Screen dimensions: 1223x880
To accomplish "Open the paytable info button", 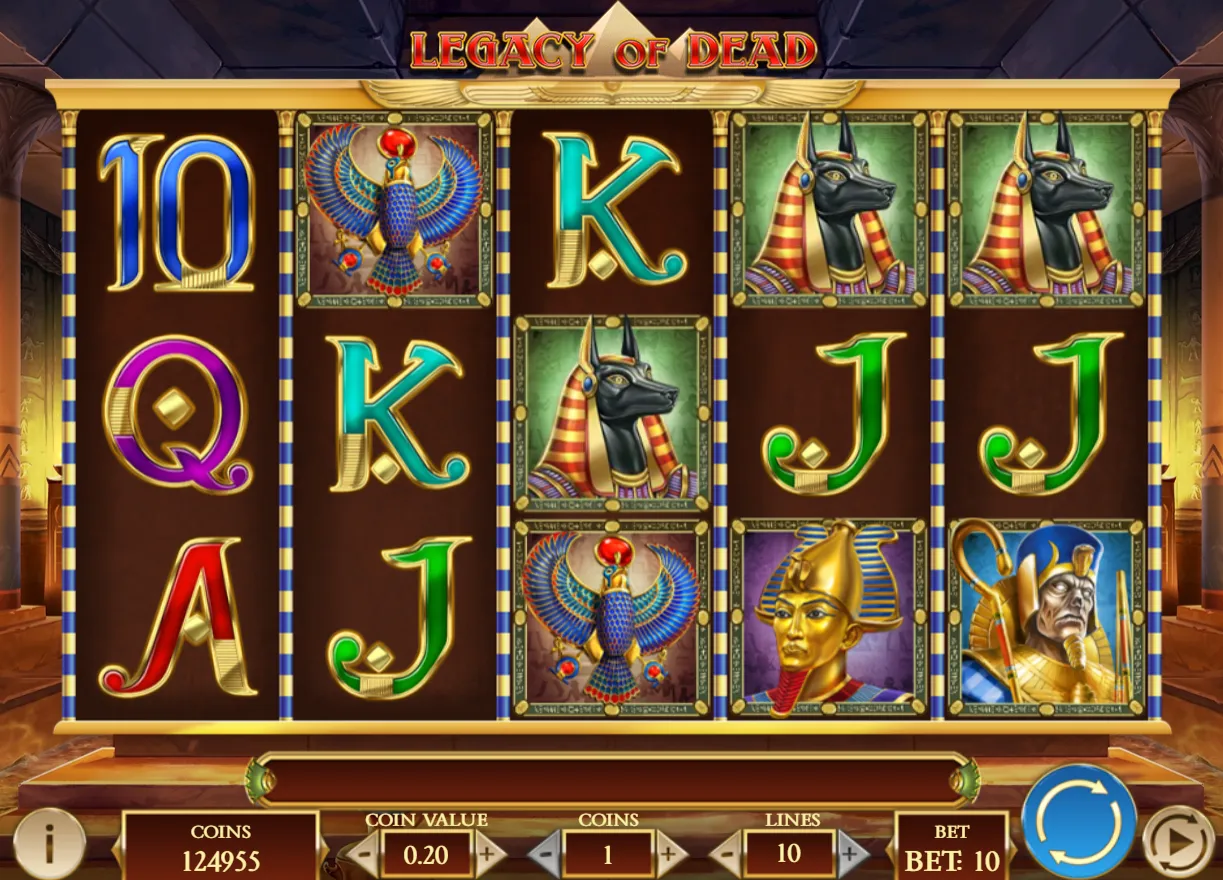I will [48, 843].
